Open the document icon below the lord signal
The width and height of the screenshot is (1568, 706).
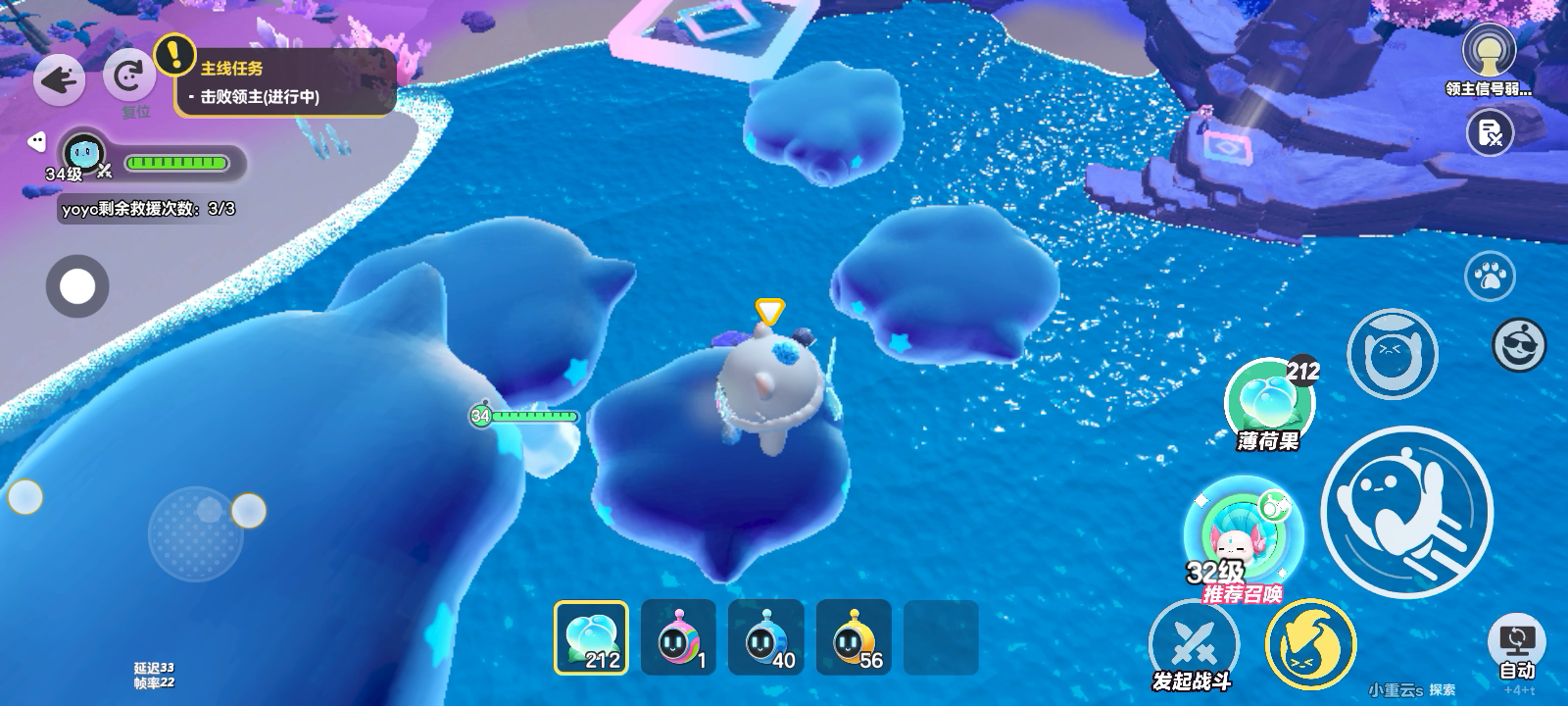[1490, 131]
